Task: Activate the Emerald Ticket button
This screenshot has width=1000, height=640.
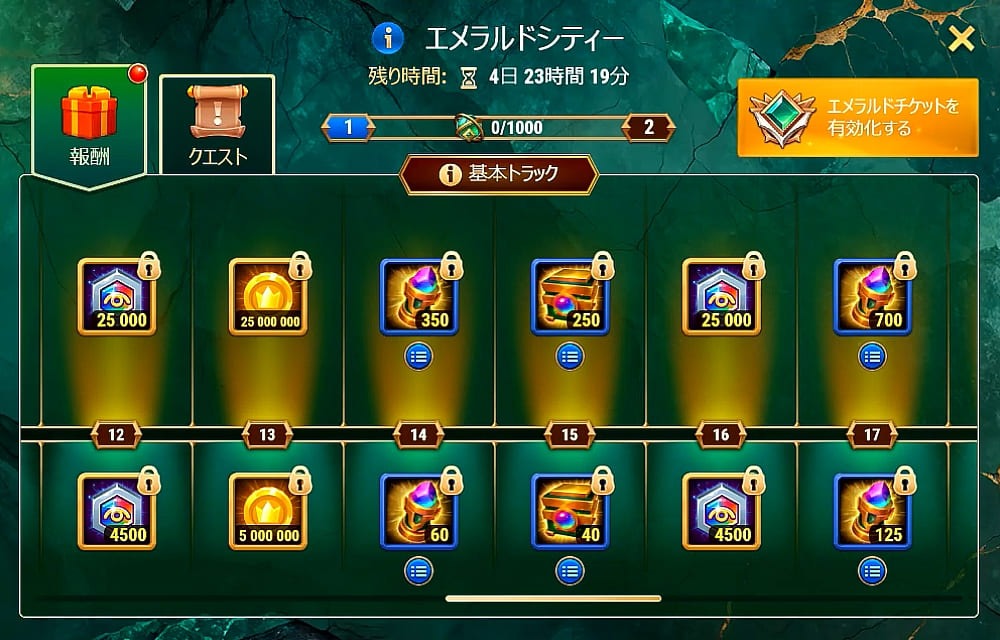Action: [x=858, y=117]
